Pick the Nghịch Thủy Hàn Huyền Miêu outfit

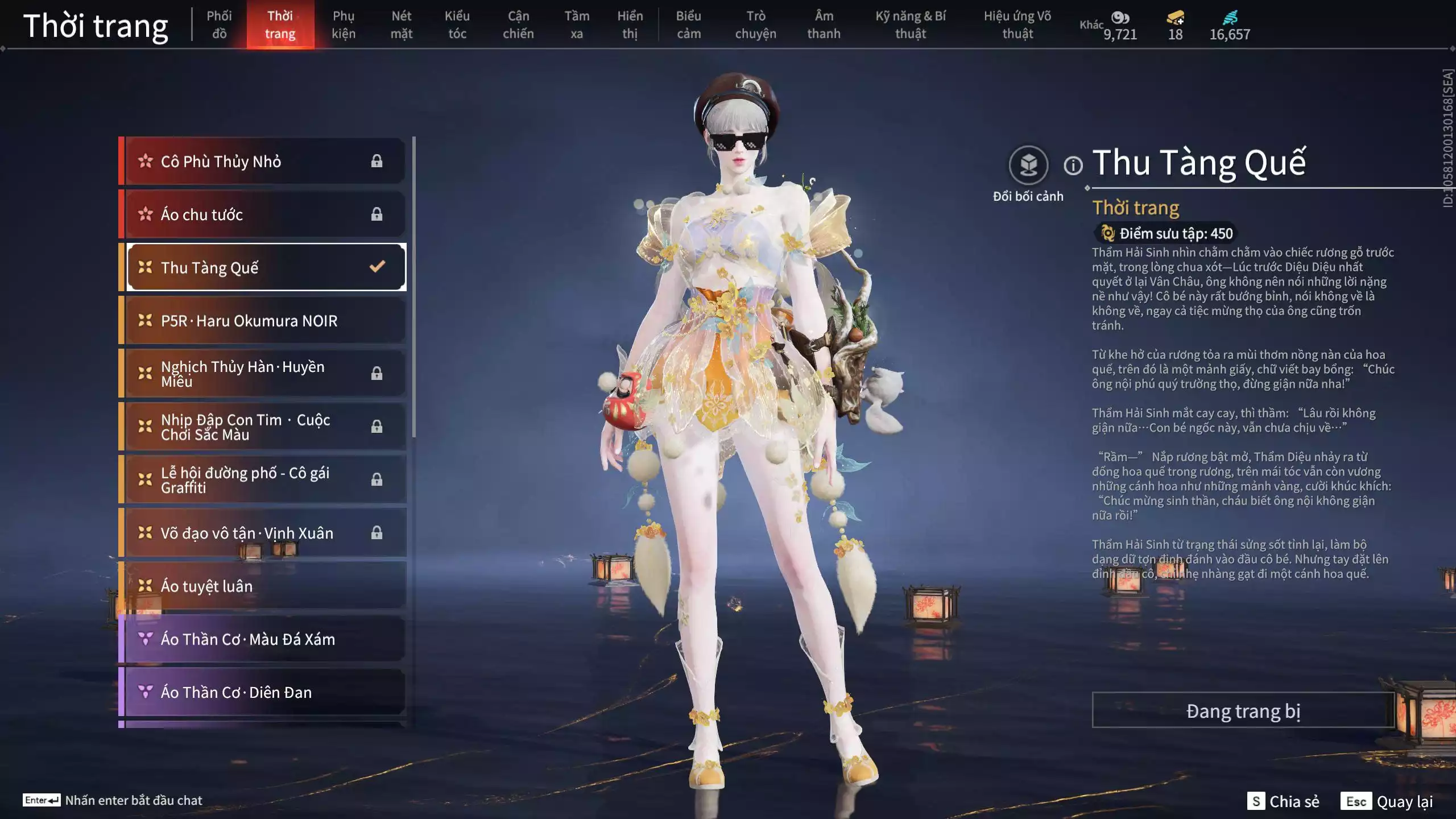(265, 374)
